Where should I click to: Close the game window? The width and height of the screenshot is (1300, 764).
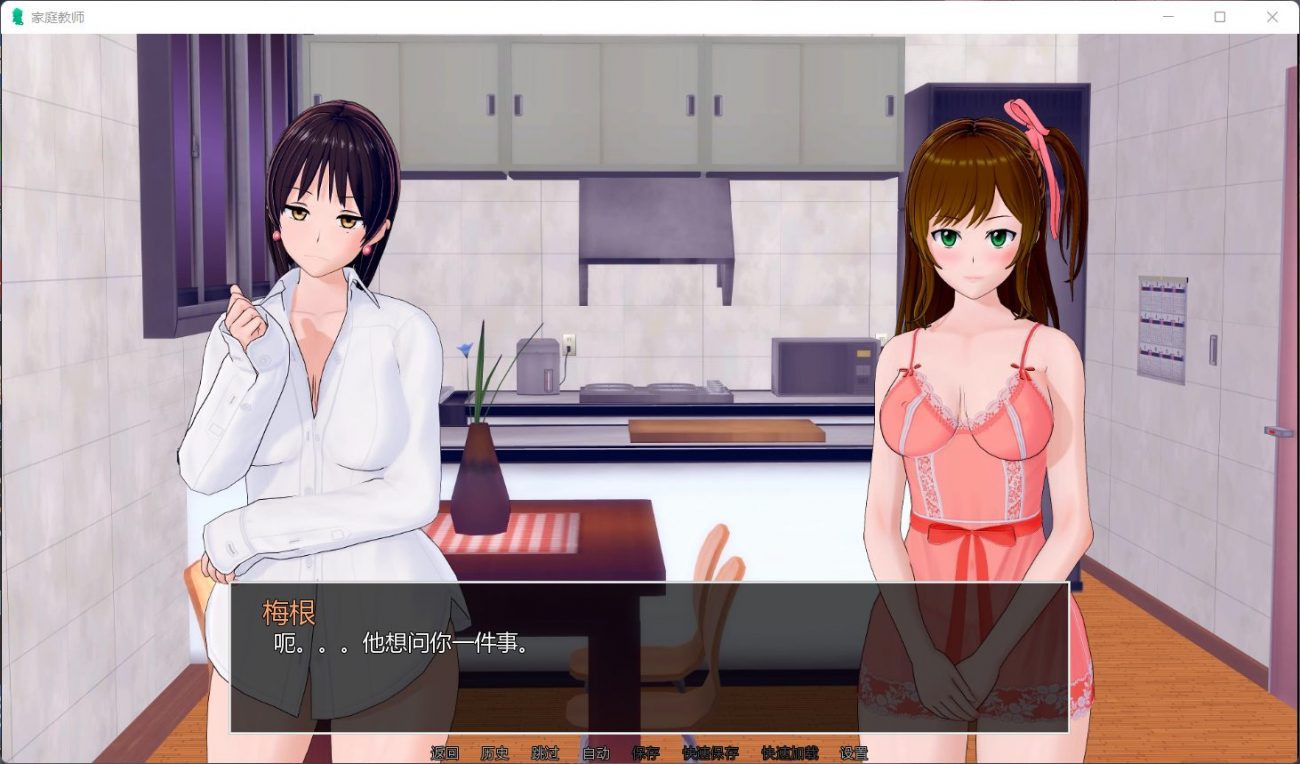[1272, 17]
